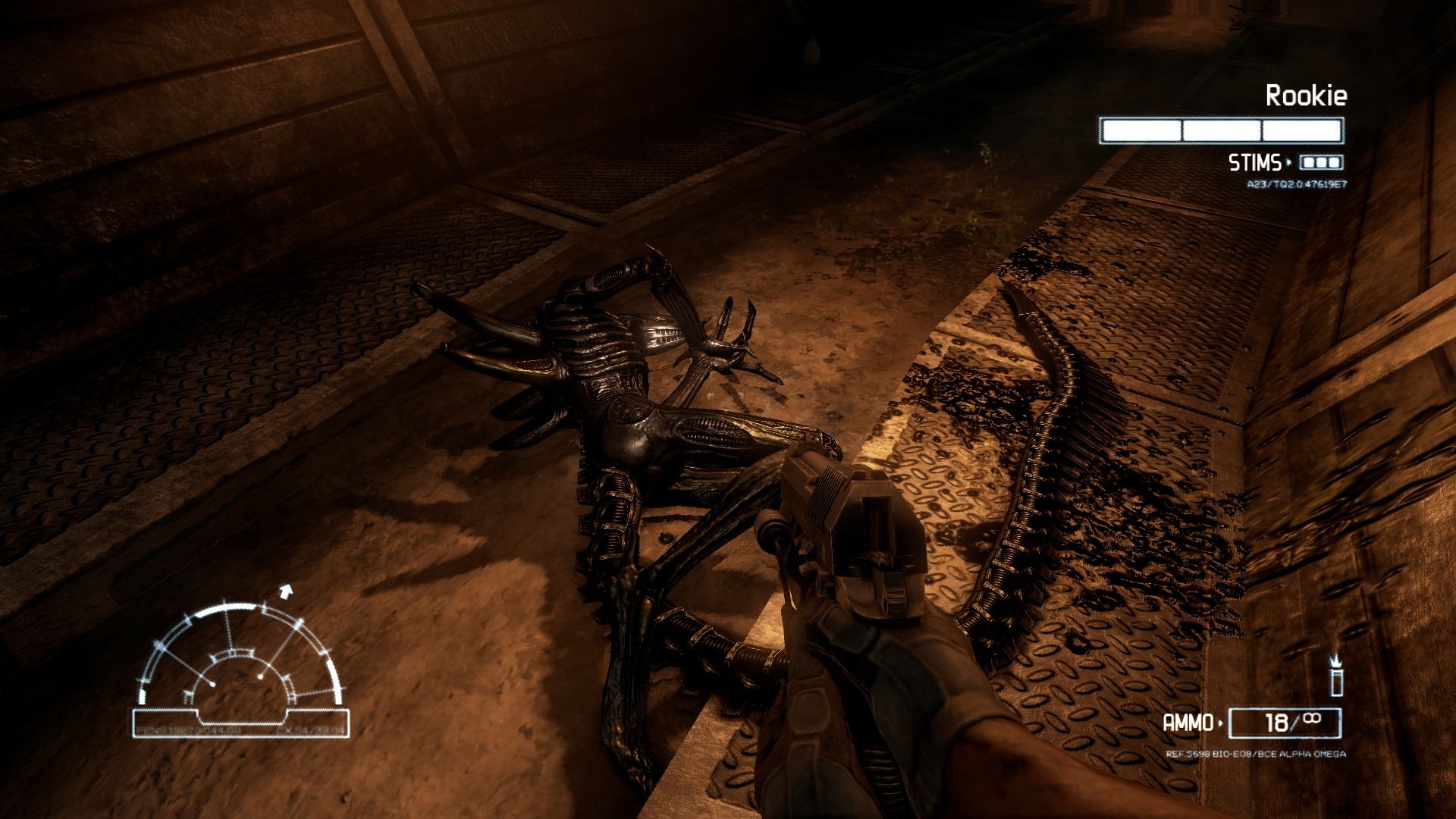Click the AMMO label
Viewport: 1456px width, 819px height.
[1188, 722]
